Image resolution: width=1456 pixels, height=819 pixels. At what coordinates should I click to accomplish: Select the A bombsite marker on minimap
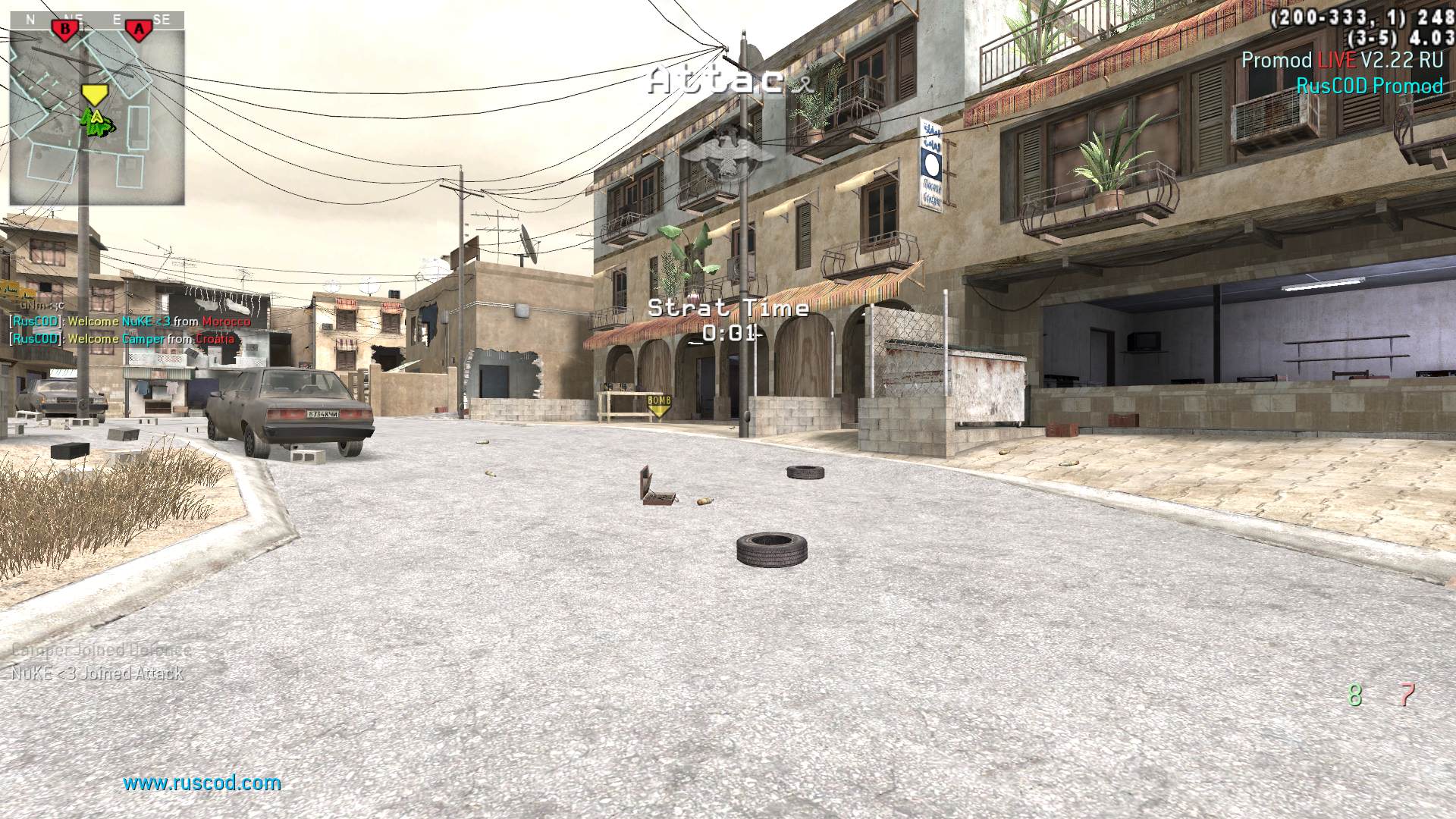point(139,27)
